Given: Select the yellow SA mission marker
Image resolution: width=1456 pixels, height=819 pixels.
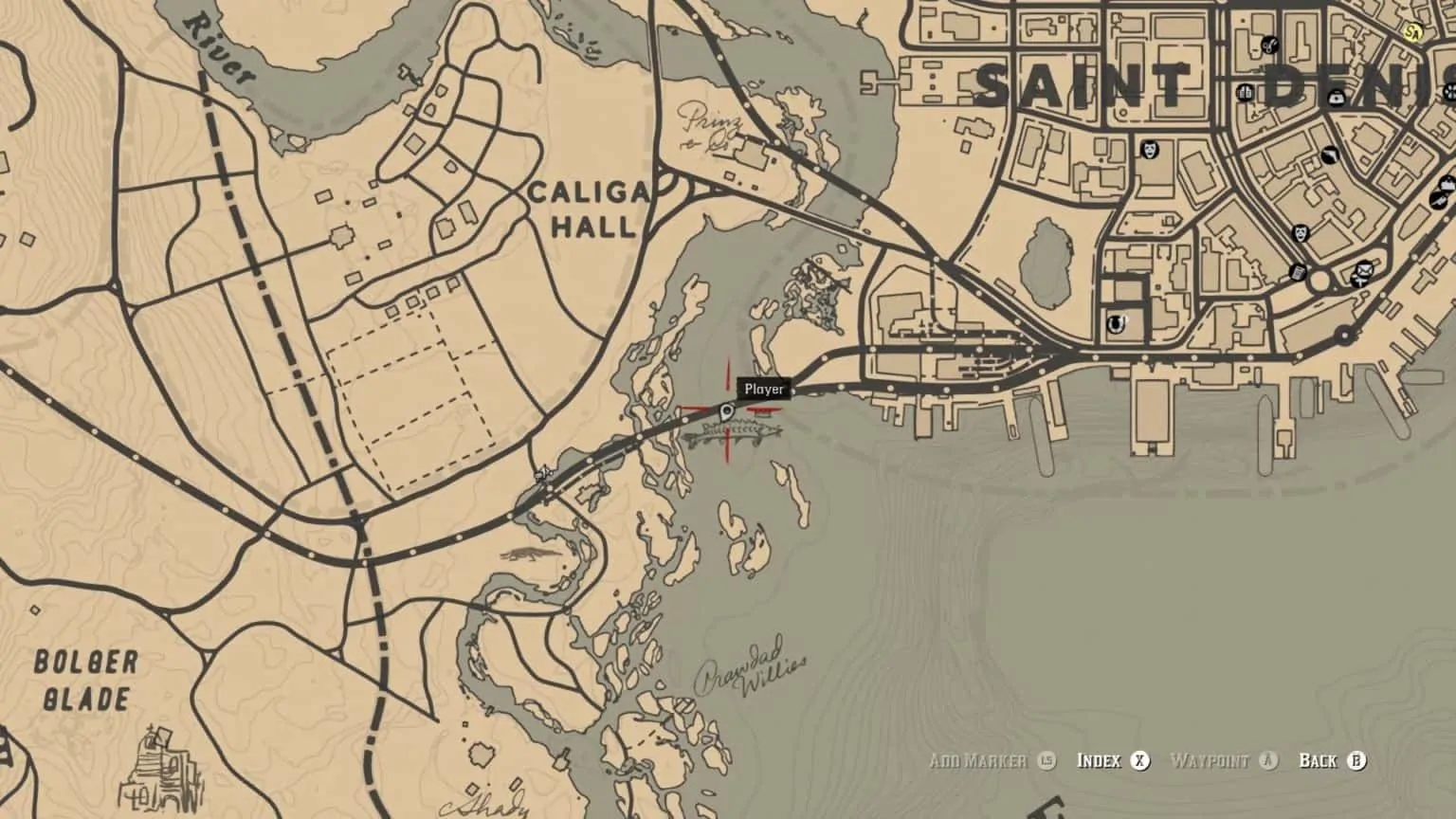Looking at the screenshot, I should tap(1412, 32).
